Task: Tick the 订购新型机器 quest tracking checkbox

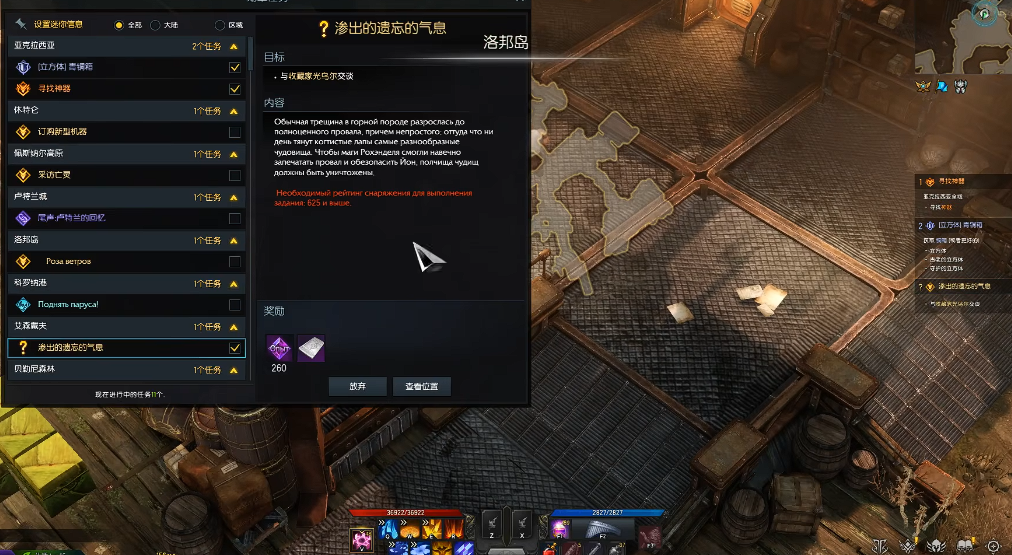Action: point(234,132)
